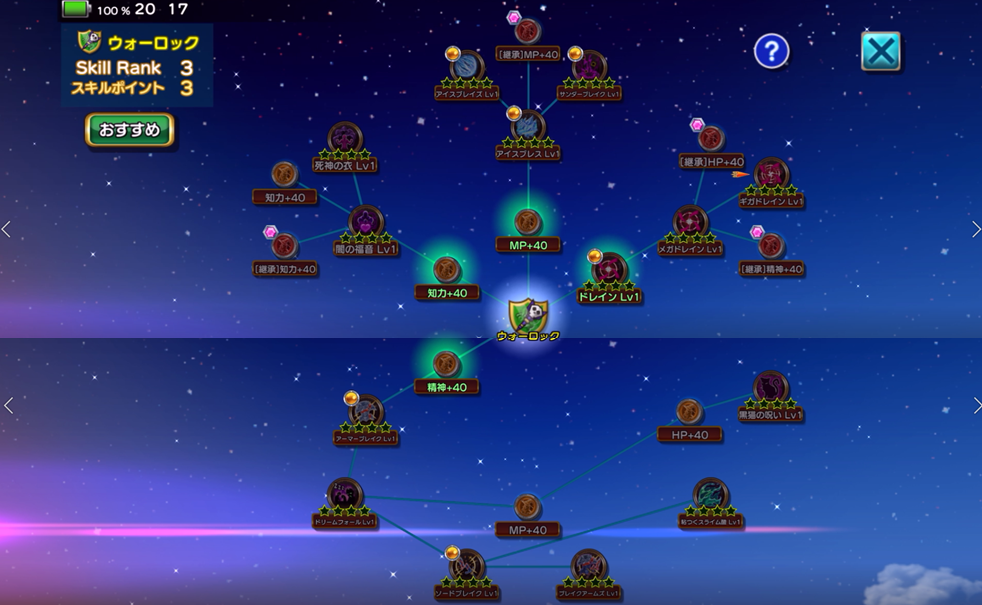Choose the 闇の福音 Lv1 skill node
982x605 pixels.
tap(366, 221)
